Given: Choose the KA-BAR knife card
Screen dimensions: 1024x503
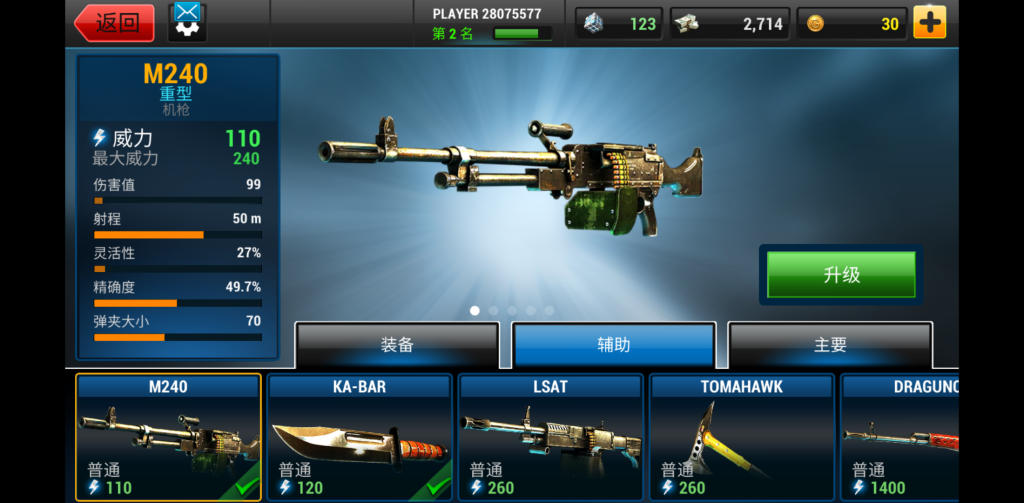Looking at the screenshot, I should click(359, 437).
